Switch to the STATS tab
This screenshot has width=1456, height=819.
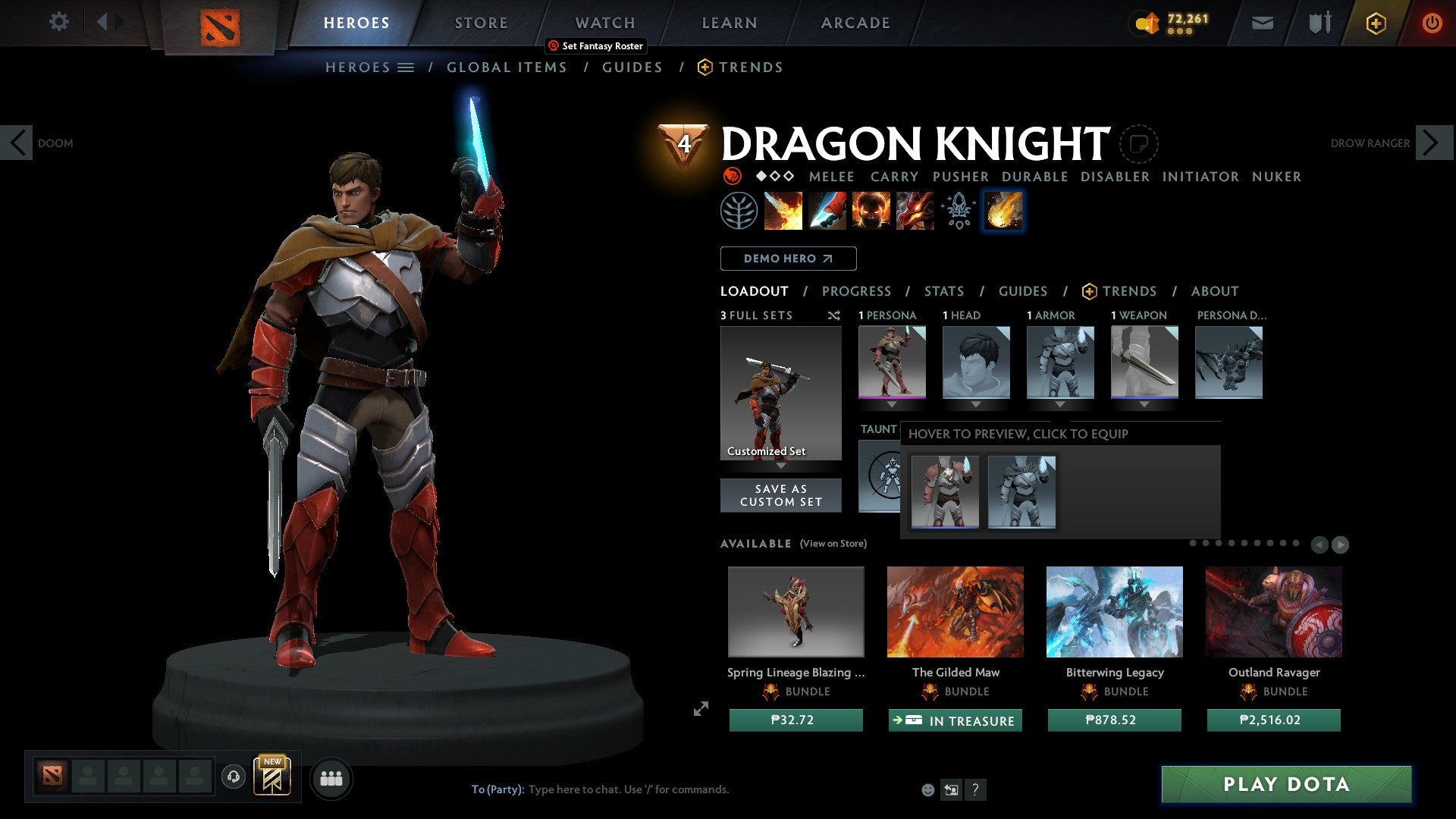[x=943, y=290]
